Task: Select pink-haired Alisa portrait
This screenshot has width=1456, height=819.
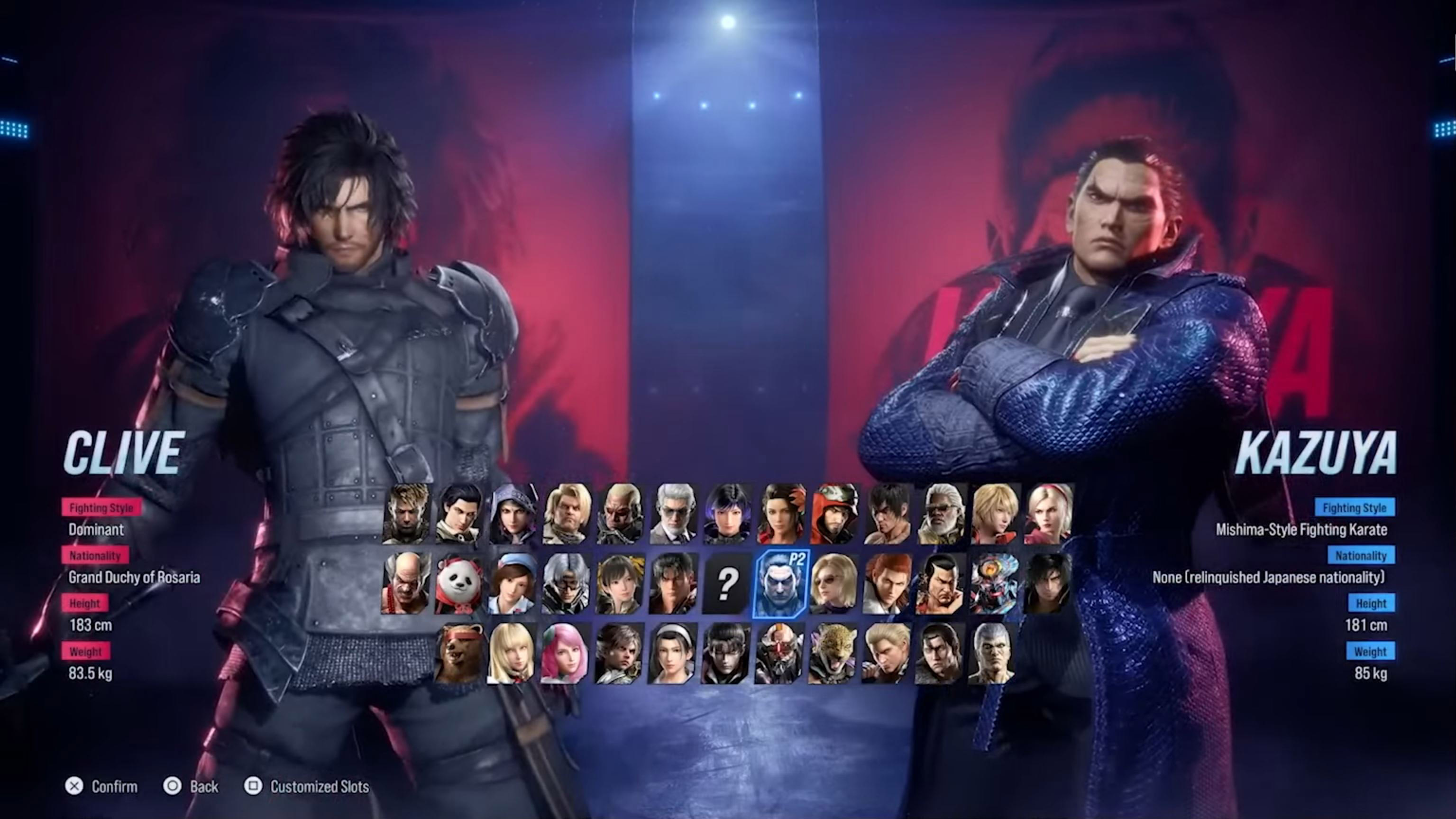Action: click(x=566, y=654)
